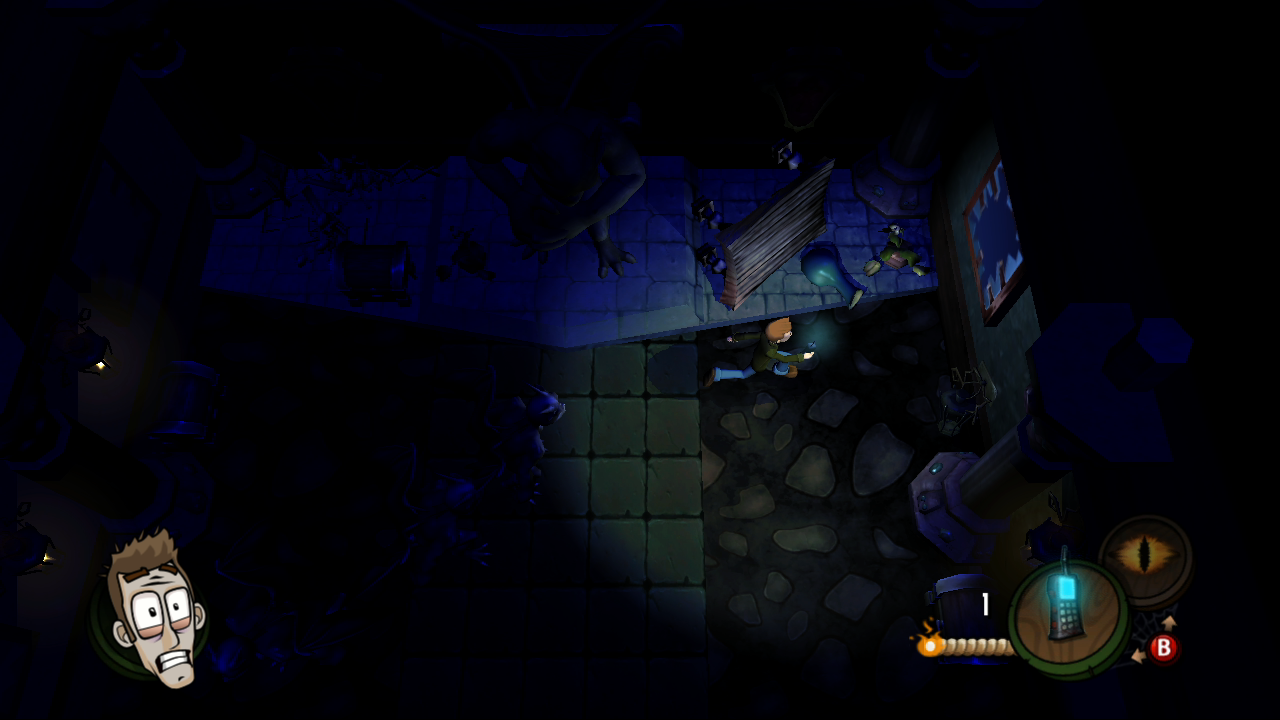Click the glowing blue phone screen
The height and width of the screenshot is (720, 1280).
[x=1067, y=589]
